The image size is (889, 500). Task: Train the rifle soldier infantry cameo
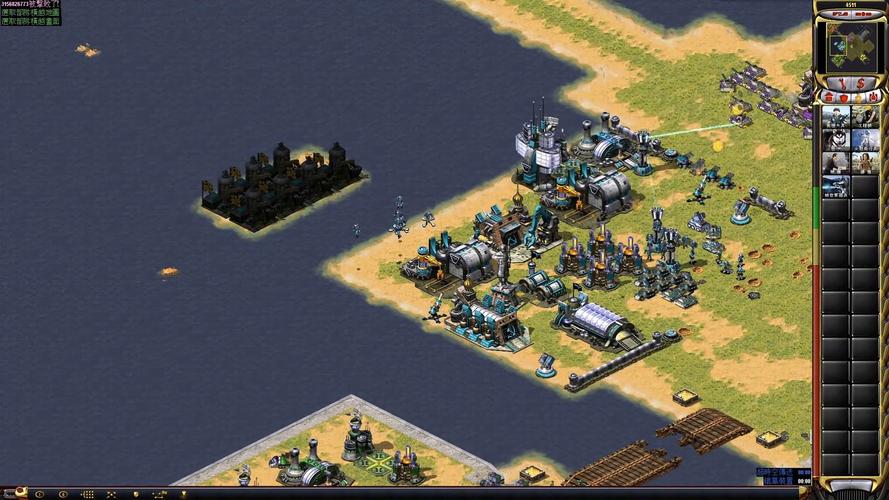pyautogui.click(x=836, y=117)
